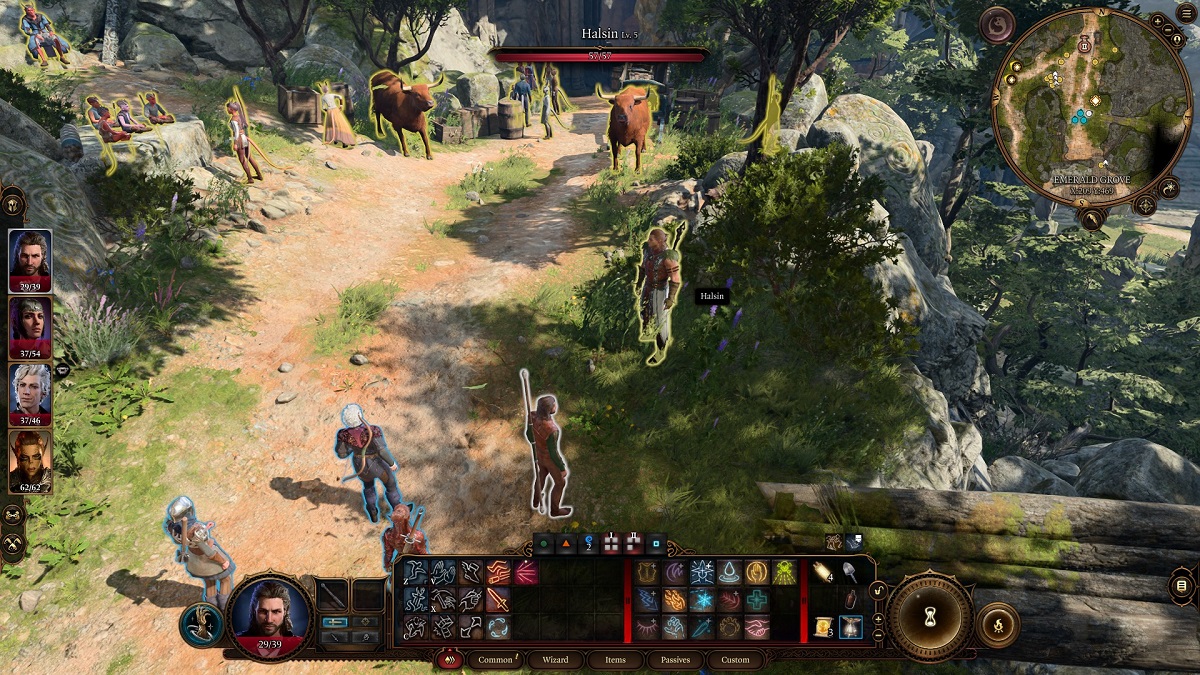Viewport: 1200px width, 675px height.
Task: Select Karlach's party portrait
Action: [x=30, y=460]
